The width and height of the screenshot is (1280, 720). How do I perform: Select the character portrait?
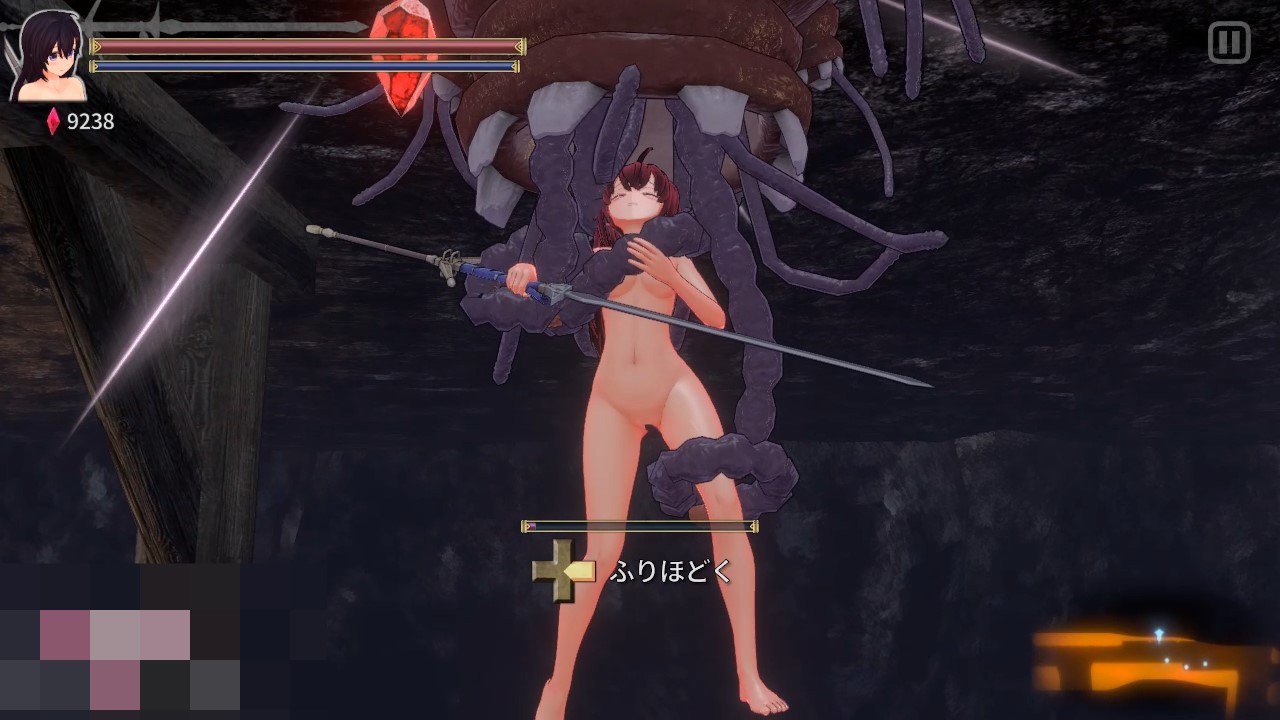click(47, 57)
